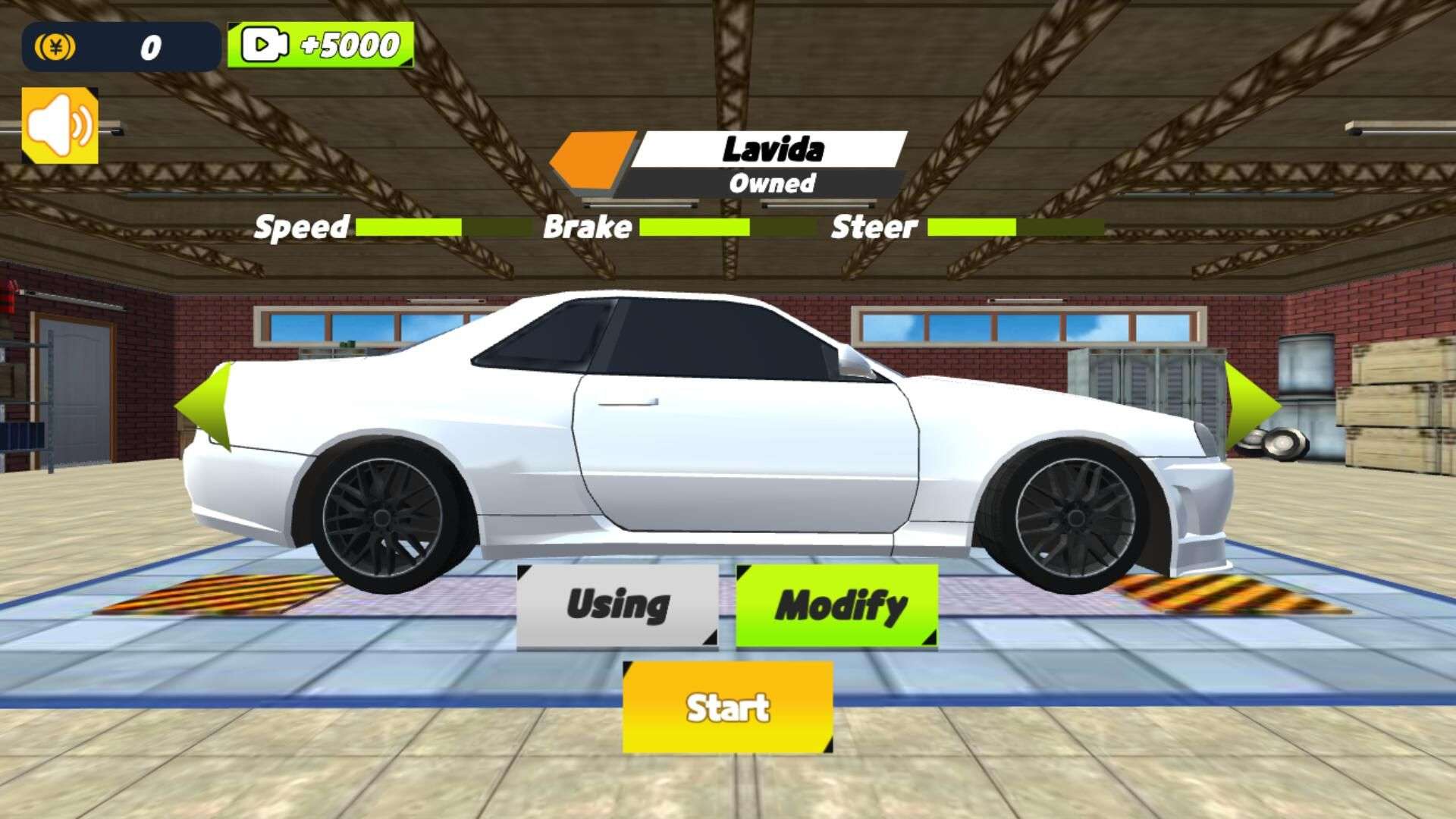Click the grey Using button

point(617,606)
